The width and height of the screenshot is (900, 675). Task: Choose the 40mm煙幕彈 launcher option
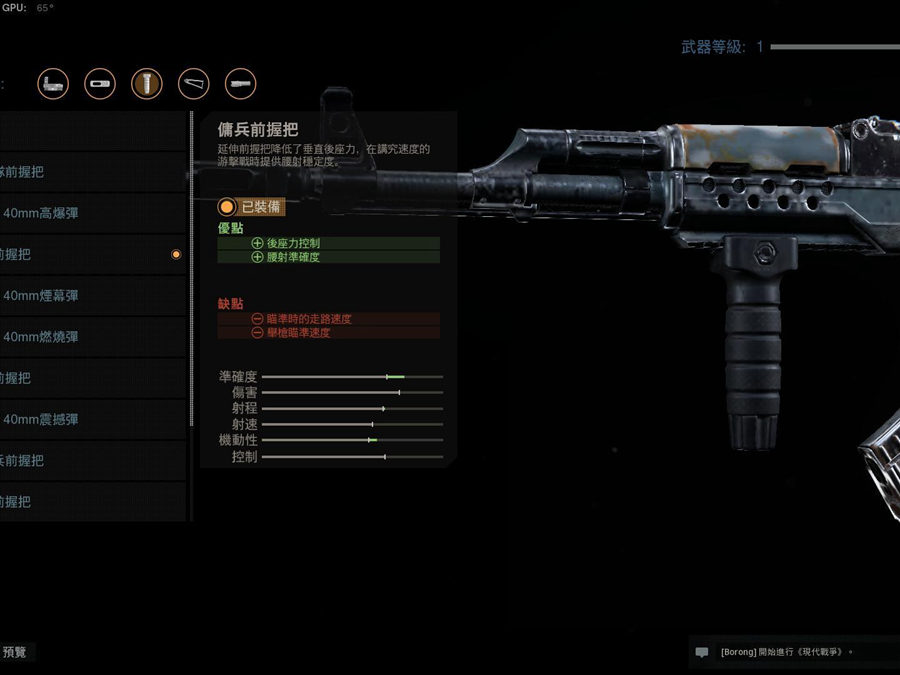[x=93, y=296]
